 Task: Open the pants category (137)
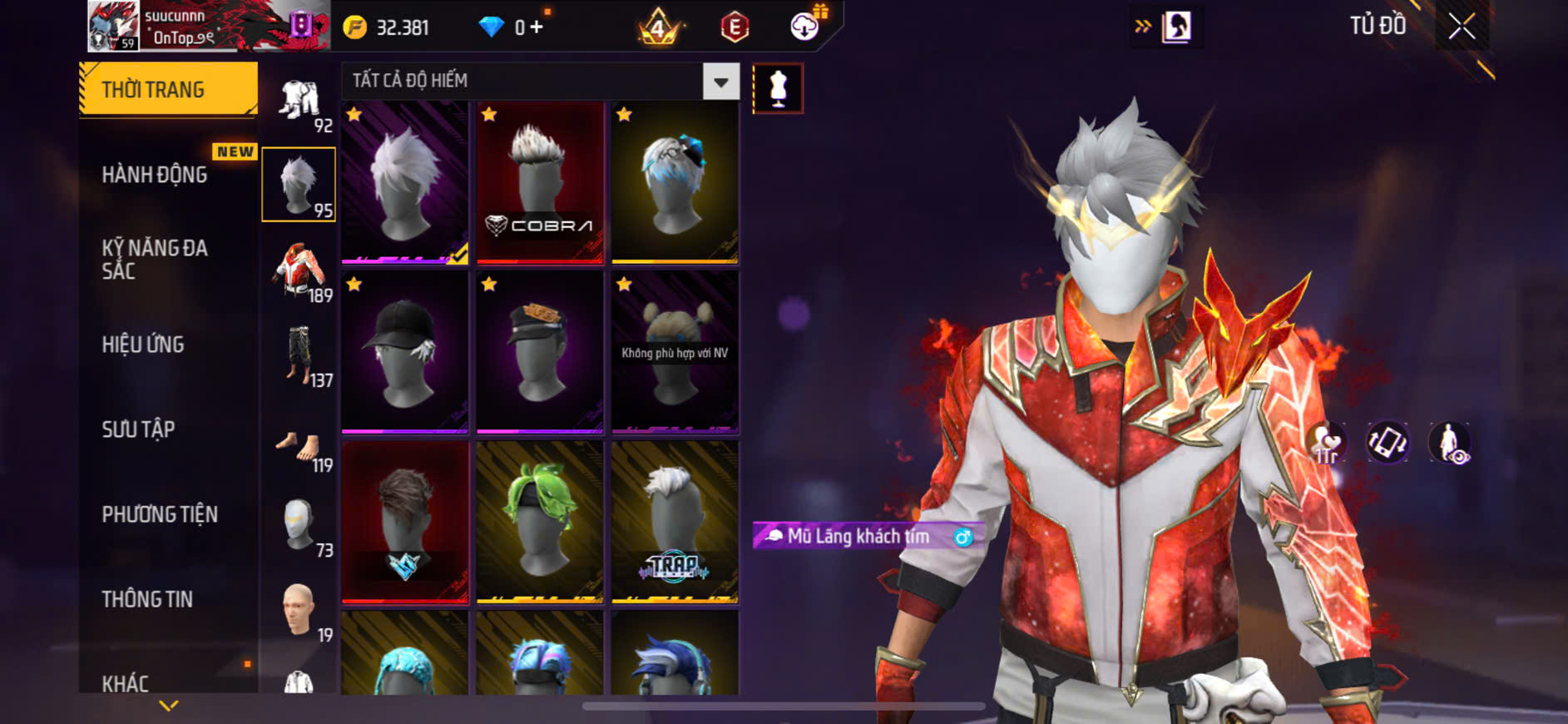tap(299, 355)
